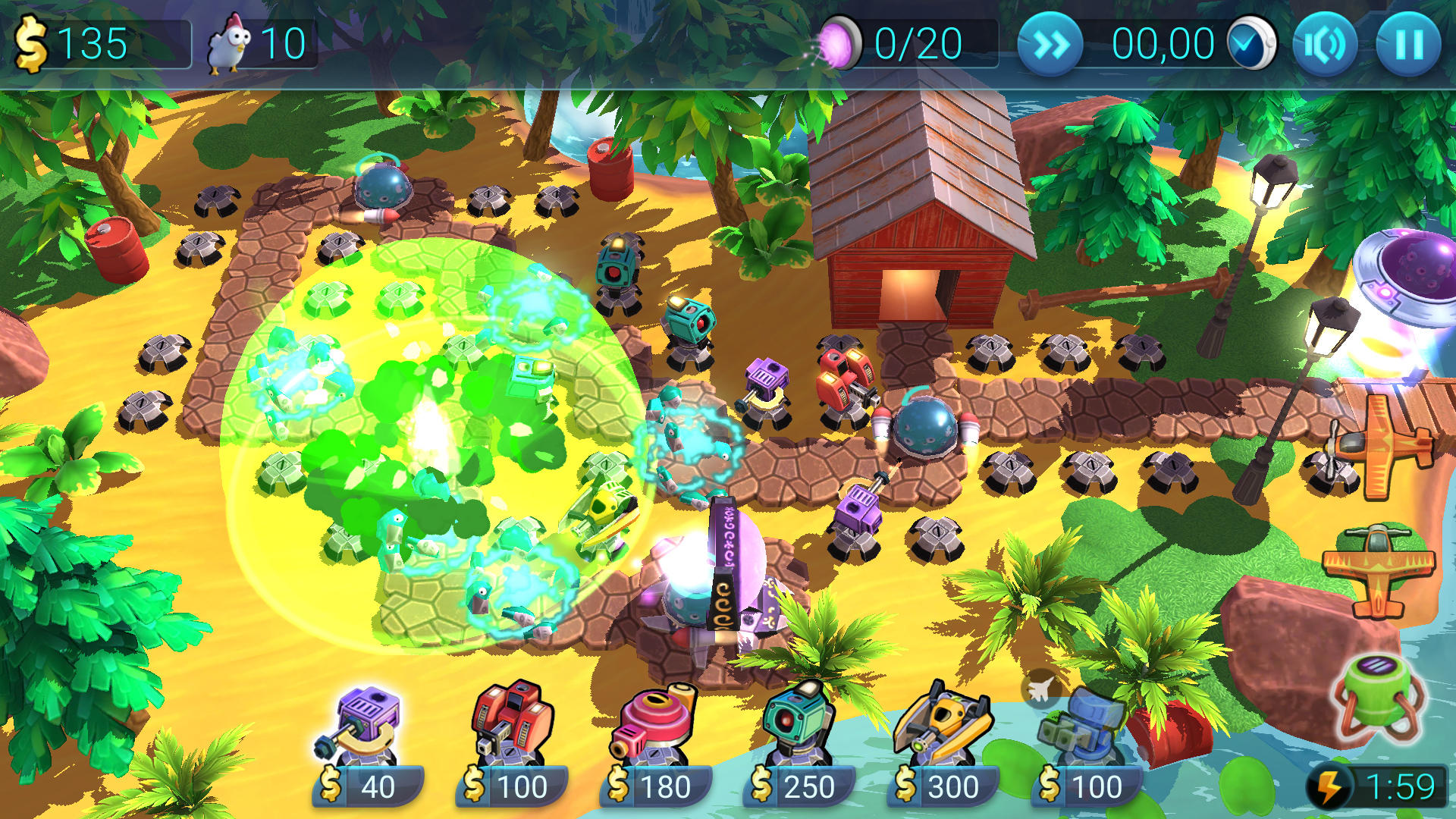Pause the game
The image size is (1456, 819).
point(1408,43)
